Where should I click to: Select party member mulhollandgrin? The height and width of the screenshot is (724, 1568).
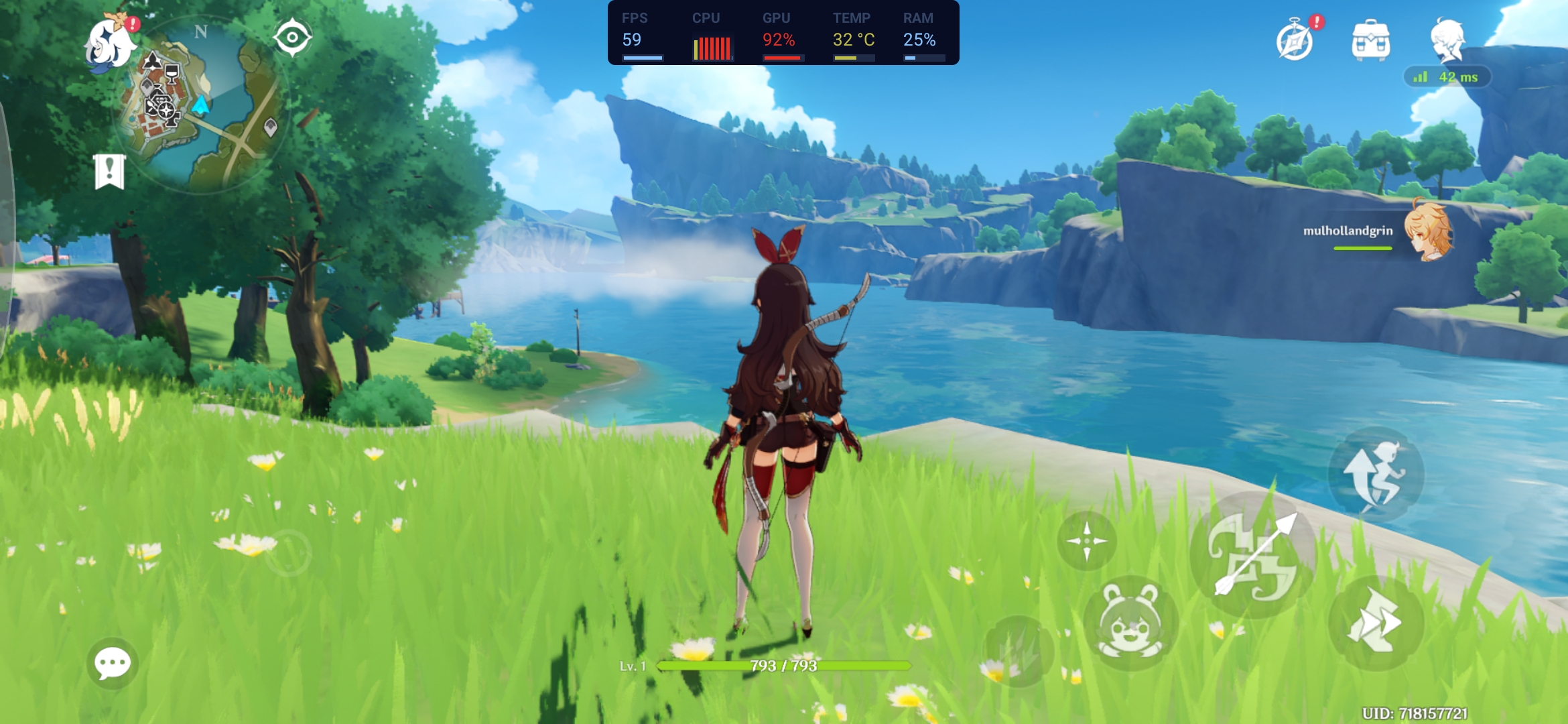(1427, 232)
